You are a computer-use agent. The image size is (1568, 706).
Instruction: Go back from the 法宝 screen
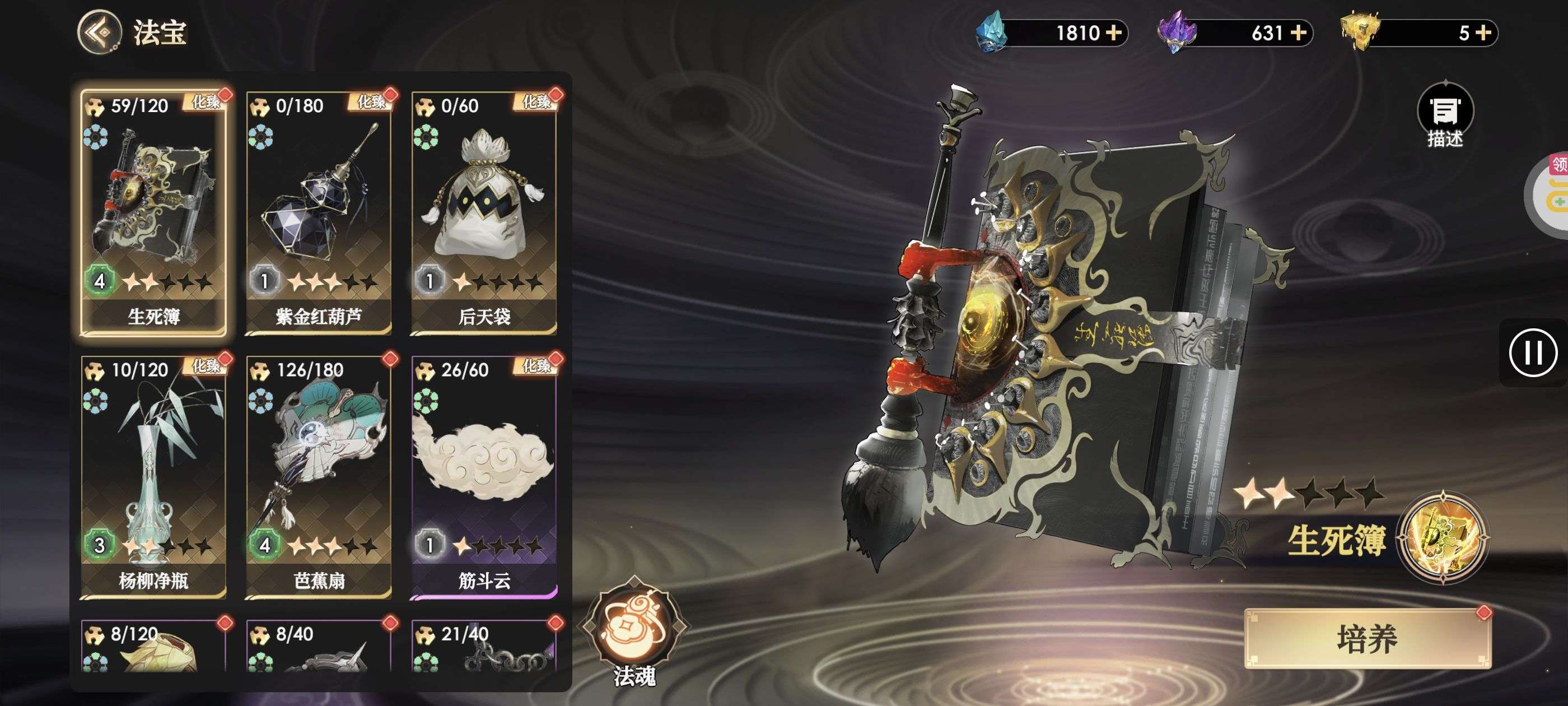[x=99, y=32]
